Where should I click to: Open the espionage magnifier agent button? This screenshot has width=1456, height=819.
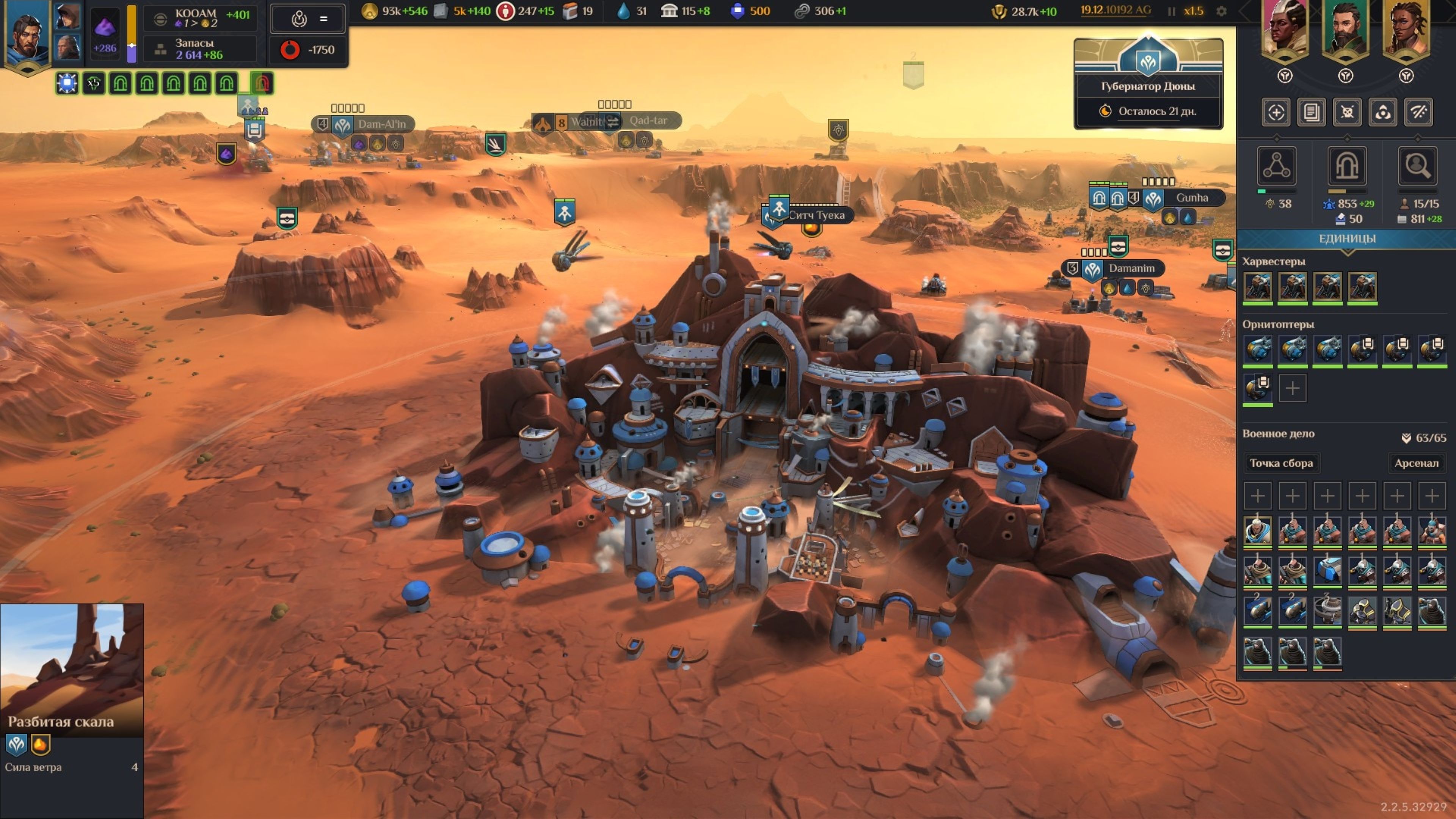coord(1417,166)
